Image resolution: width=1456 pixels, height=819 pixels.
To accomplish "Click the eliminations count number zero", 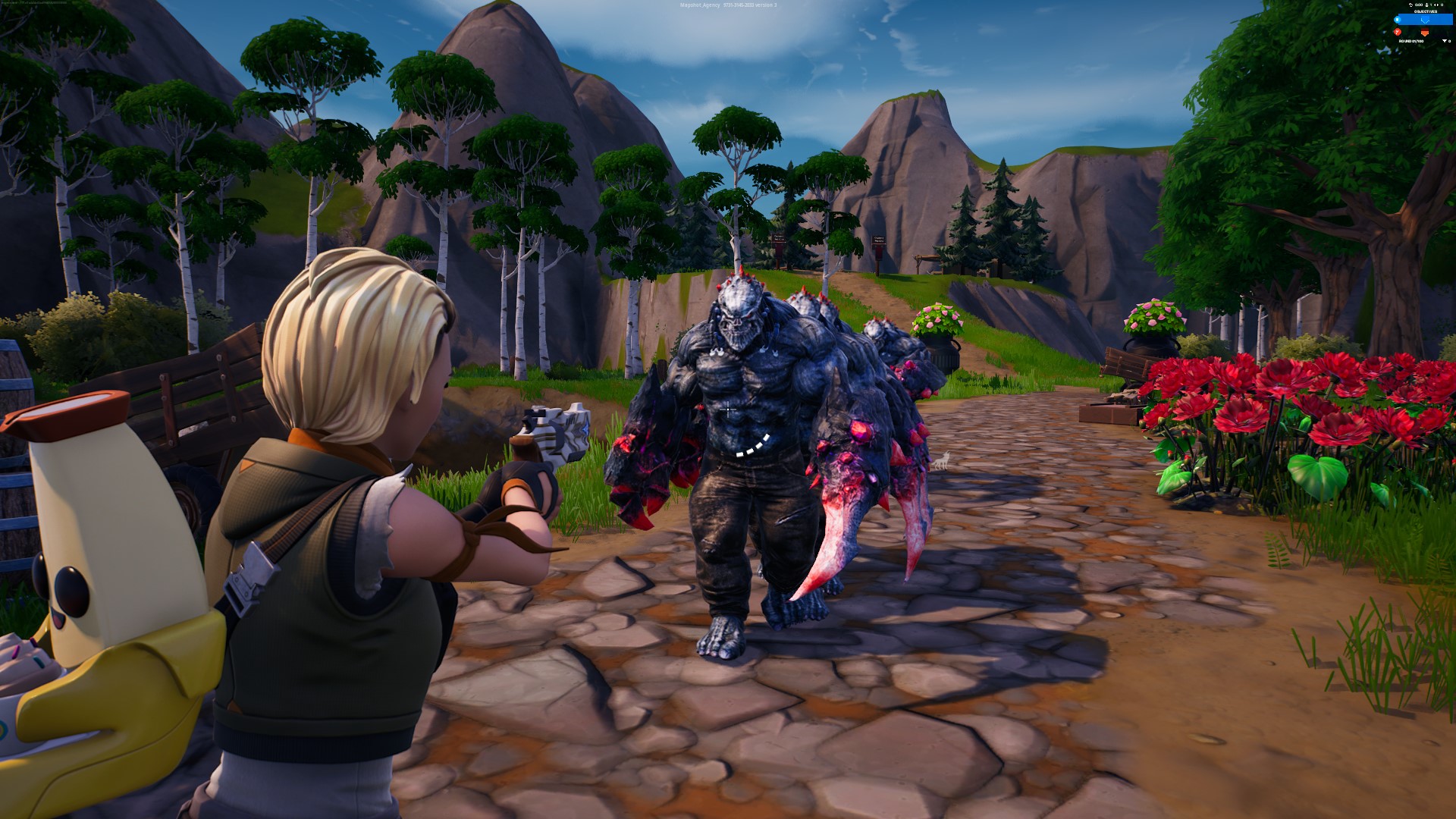I will (1442, 5).
